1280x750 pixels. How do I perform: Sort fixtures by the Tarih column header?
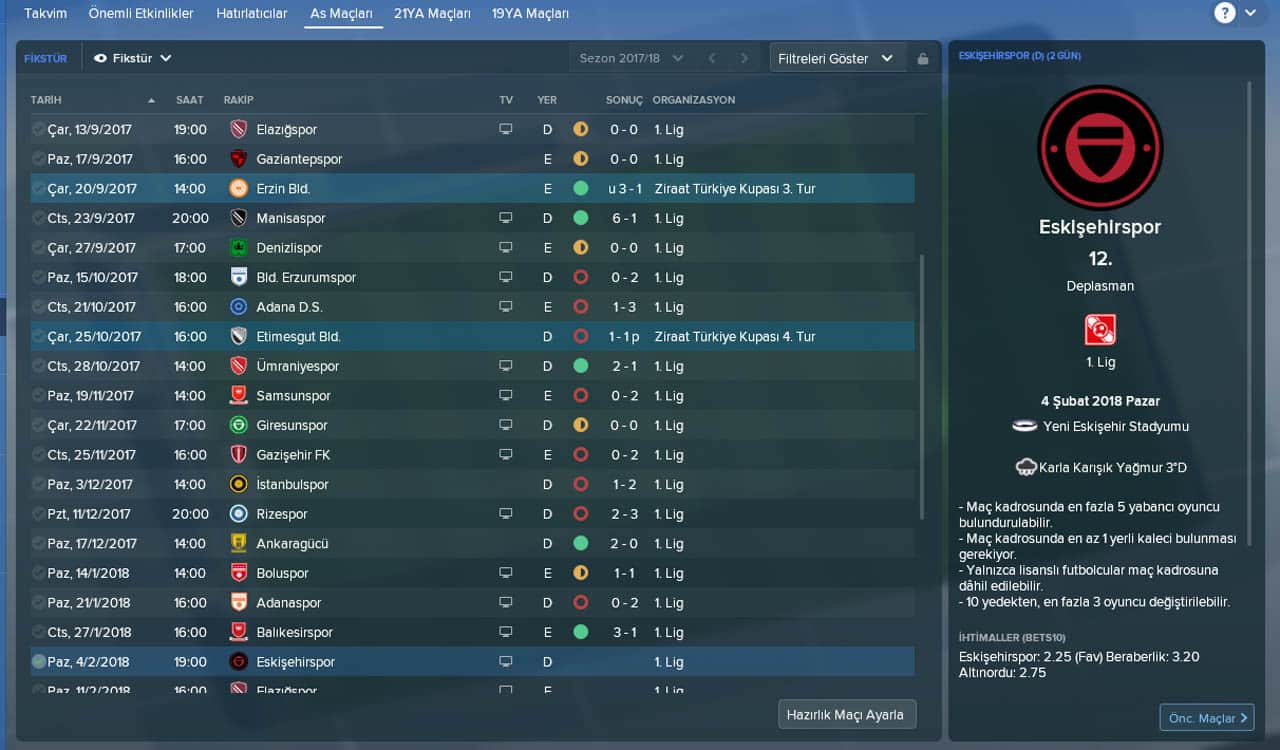point(46,100)
